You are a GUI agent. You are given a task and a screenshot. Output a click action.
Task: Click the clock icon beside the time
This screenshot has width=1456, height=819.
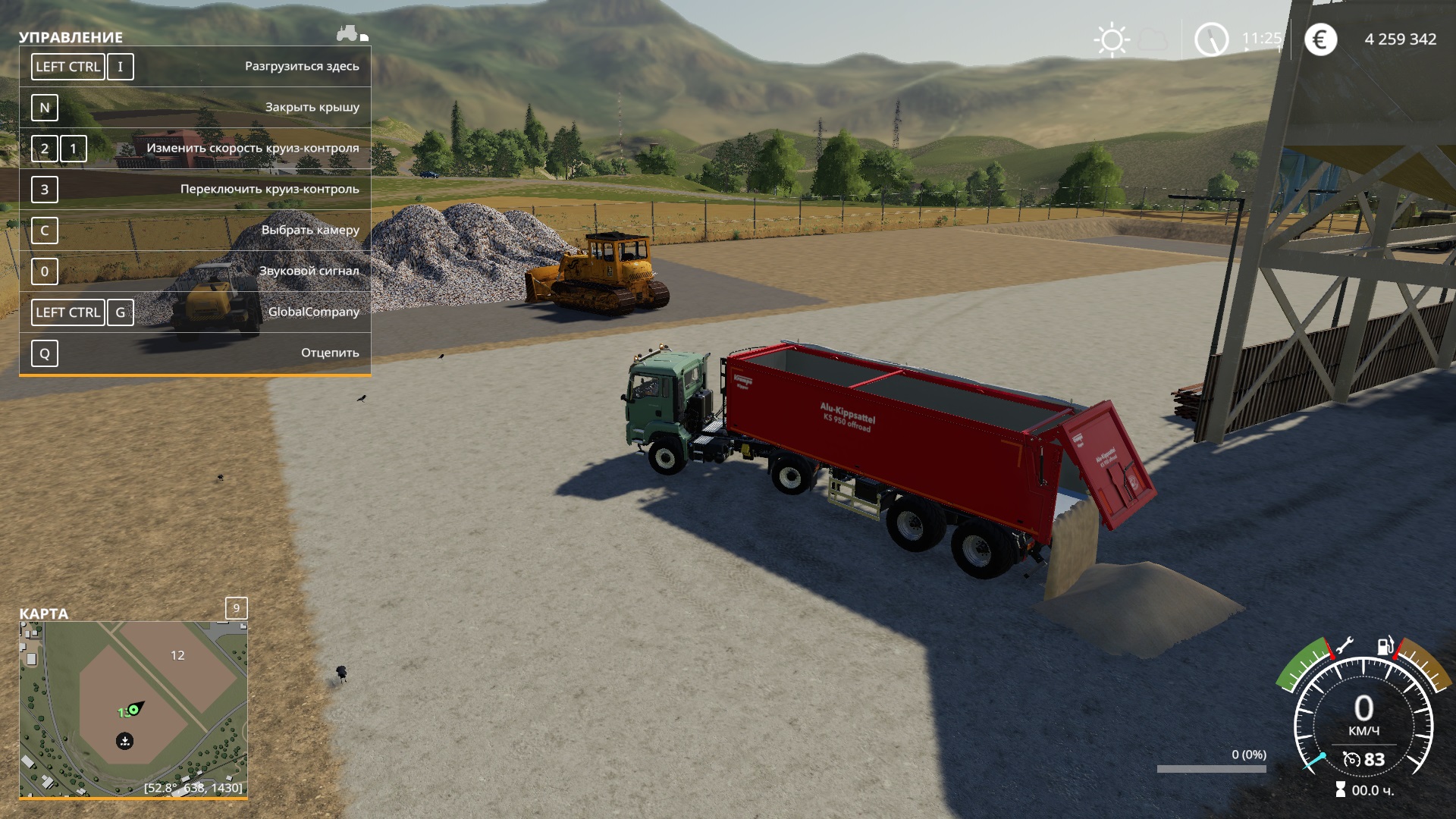(x=1211, y=39)
